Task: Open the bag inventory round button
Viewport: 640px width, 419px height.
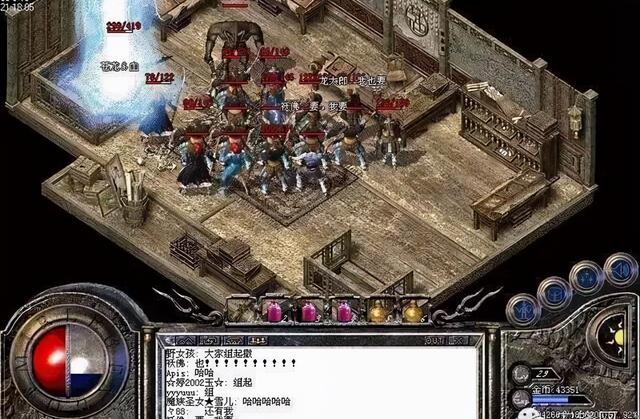Action: 555,292
